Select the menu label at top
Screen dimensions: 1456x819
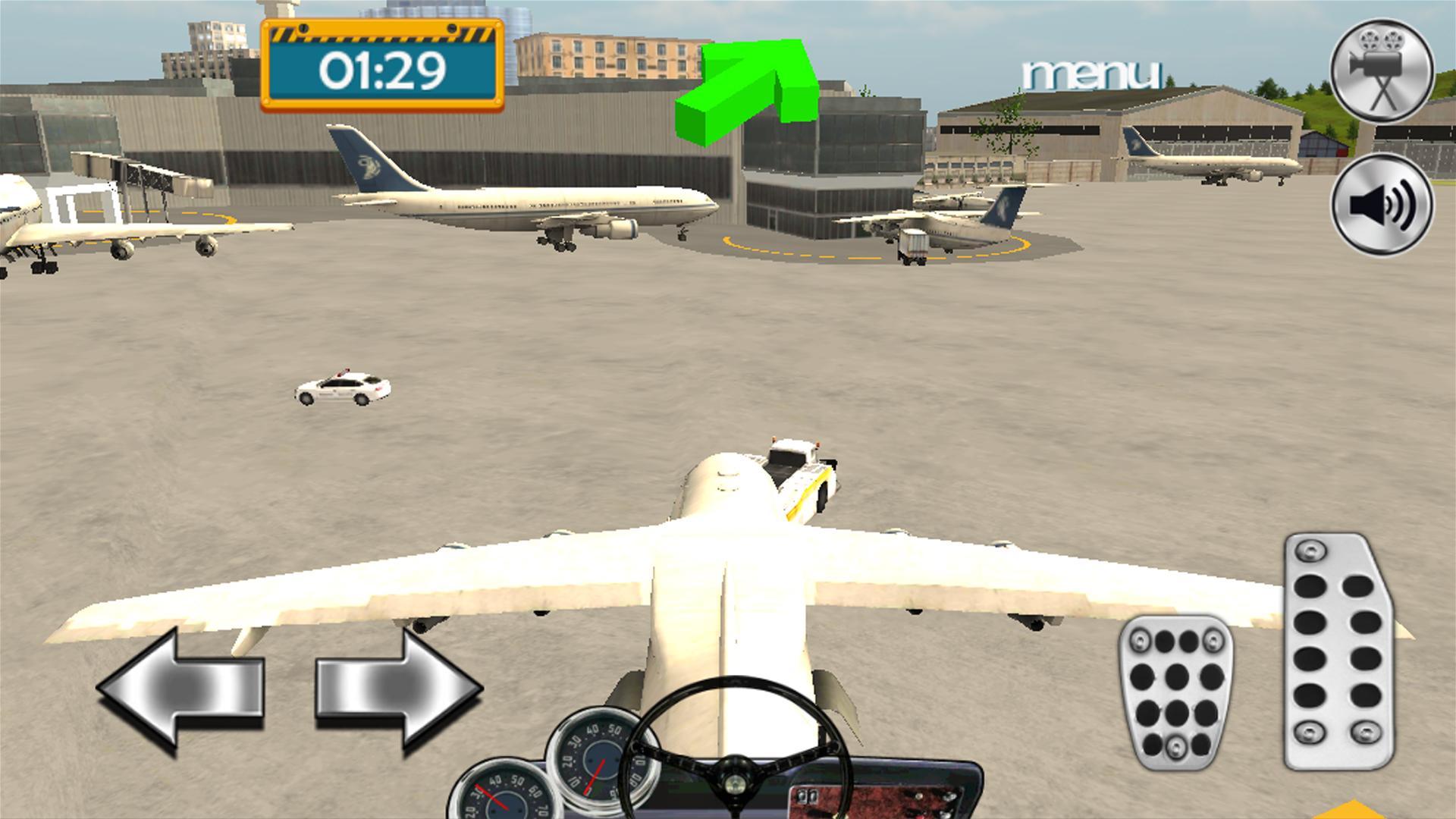click(x=1092, y=72)
